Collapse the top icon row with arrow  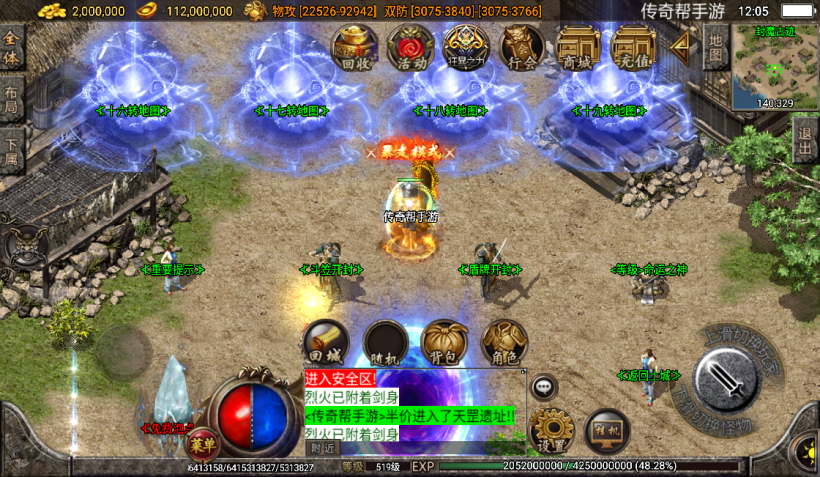[684, 45]
